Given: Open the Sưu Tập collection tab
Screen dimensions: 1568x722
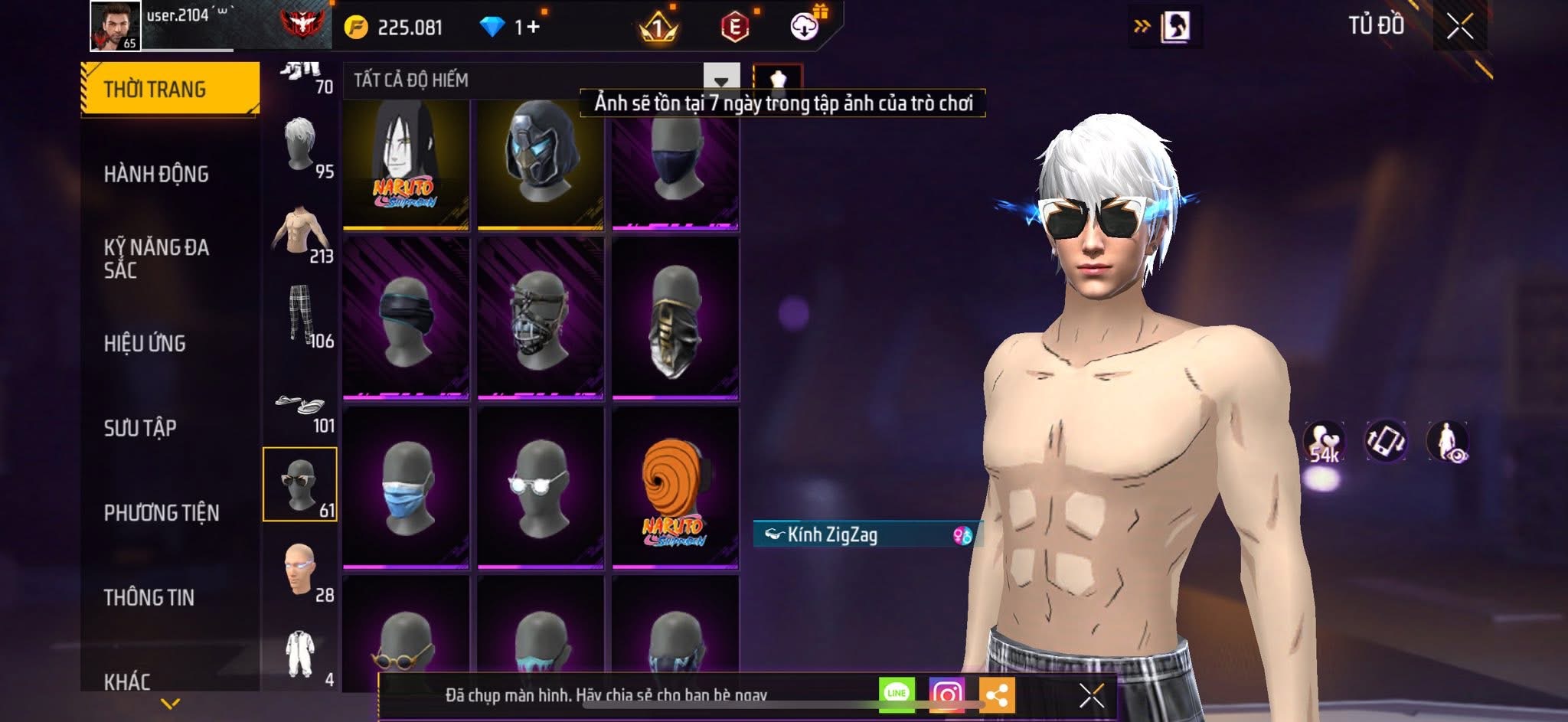Looking at the screenshot, I should coord(140,428).
